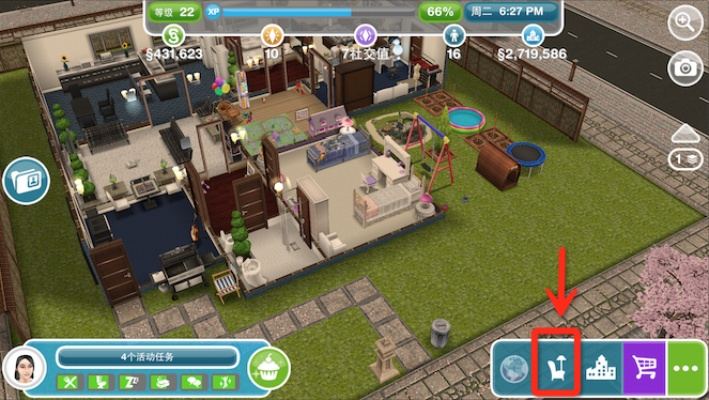Image resolution: width=709 pixels, height=400 pixels.
Task: Expand the three-dots more options menu
Action: 686,369
